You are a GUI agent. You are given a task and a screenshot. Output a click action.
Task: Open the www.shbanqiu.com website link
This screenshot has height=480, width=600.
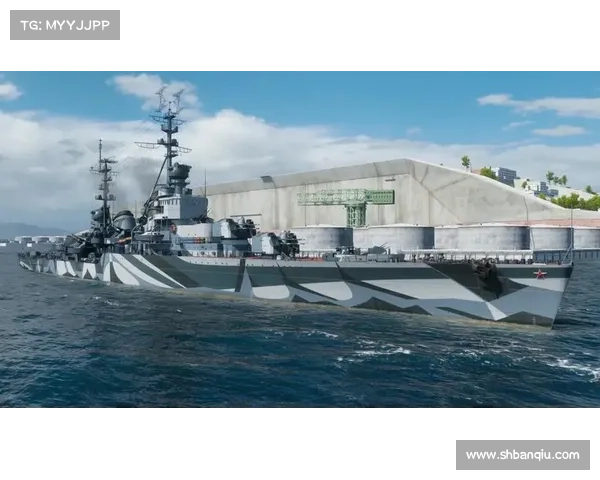coord(523,455)
